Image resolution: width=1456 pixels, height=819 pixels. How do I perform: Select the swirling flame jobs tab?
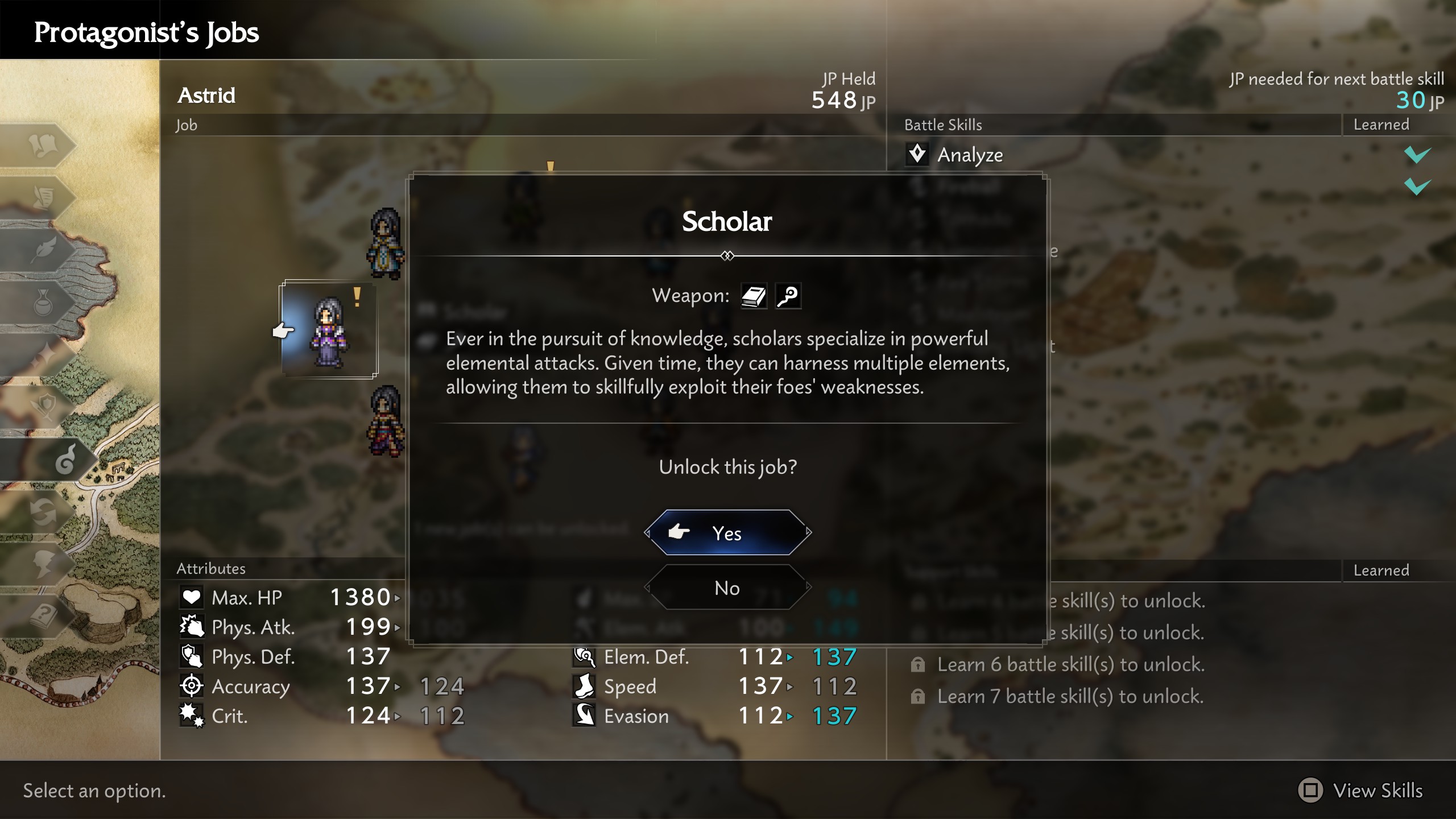[x=64, y=460]
